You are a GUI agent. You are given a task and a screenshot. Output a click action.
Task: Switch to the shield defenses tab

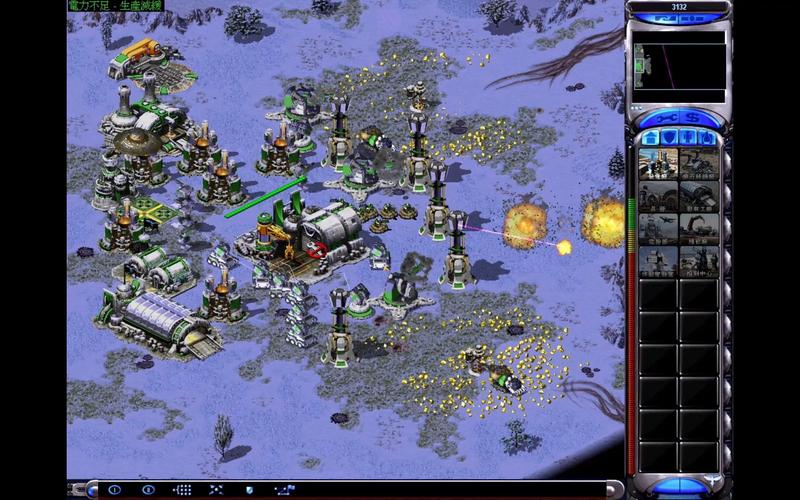coord(669,137)
